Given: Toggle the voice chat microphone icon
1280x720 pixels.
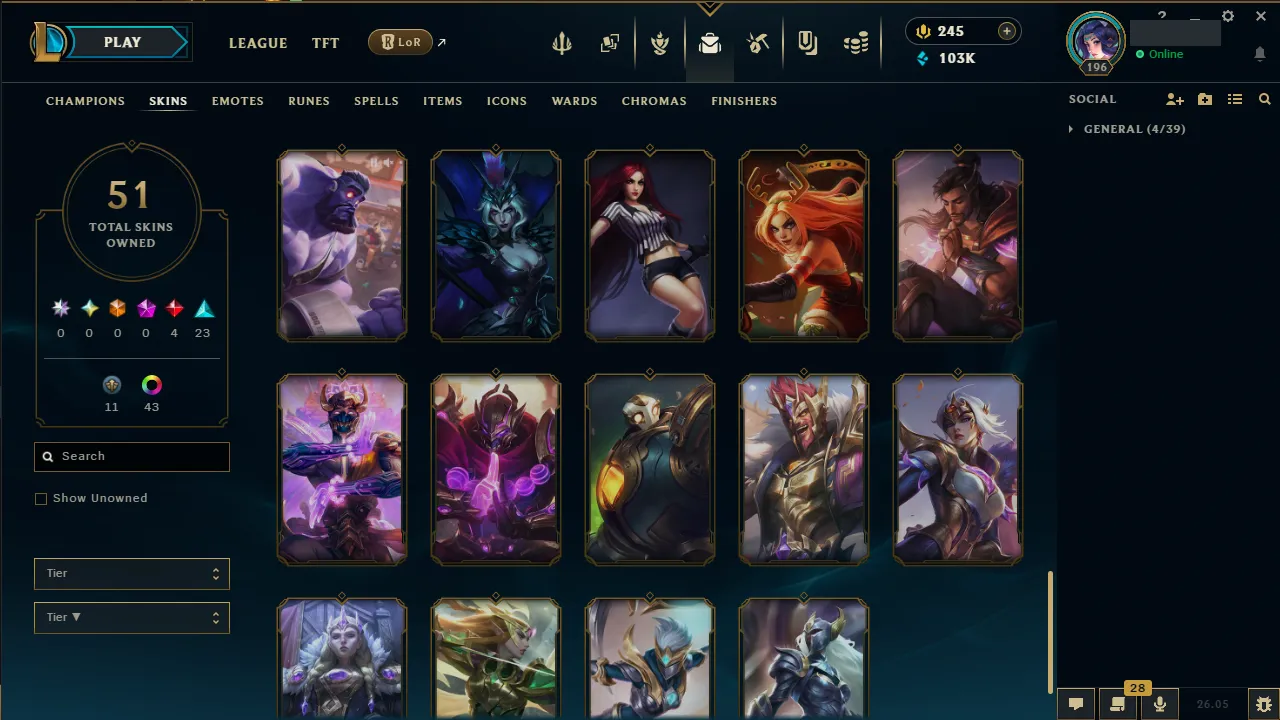Looking at the screenshot, I should pos(1160,704).
